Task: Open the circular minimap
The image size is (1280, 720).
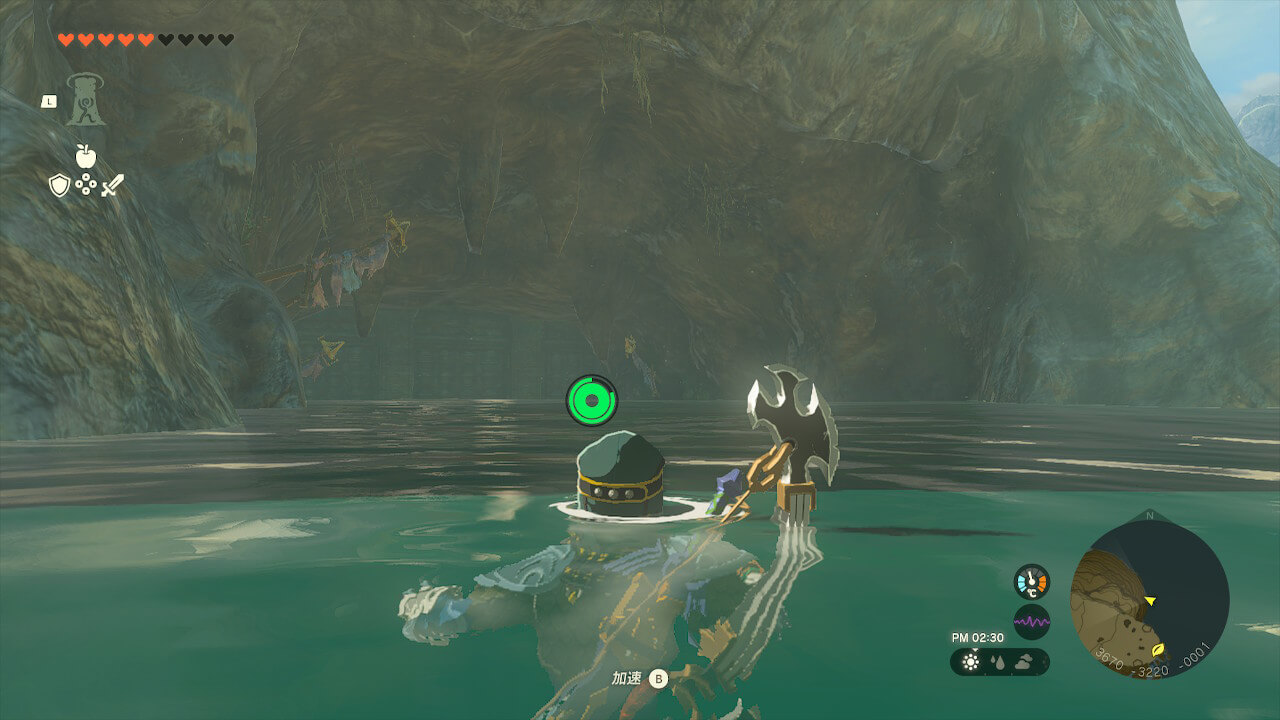Action: 1149,600
